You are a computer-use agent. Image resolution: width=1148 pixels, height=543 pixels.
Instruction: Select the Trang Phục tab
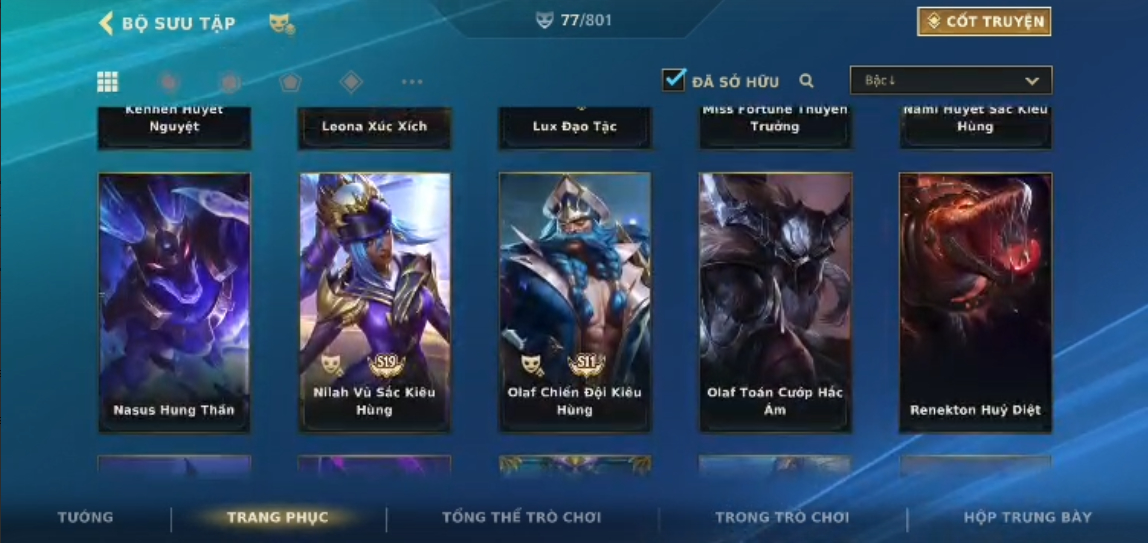[x=277, y=517]
